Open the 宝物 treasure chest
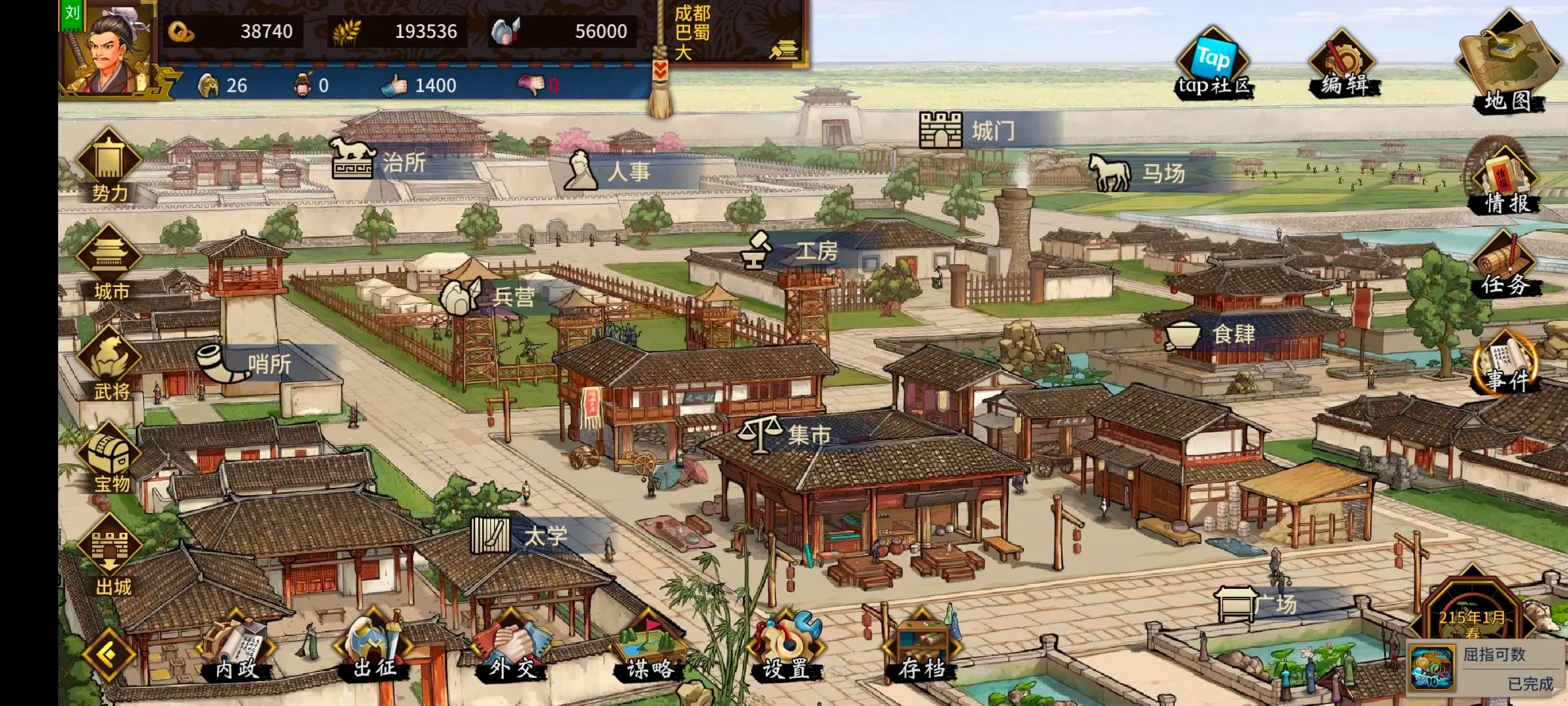Screen dimensions: 1568x706 pyautogui.click(x=109, y=458)
